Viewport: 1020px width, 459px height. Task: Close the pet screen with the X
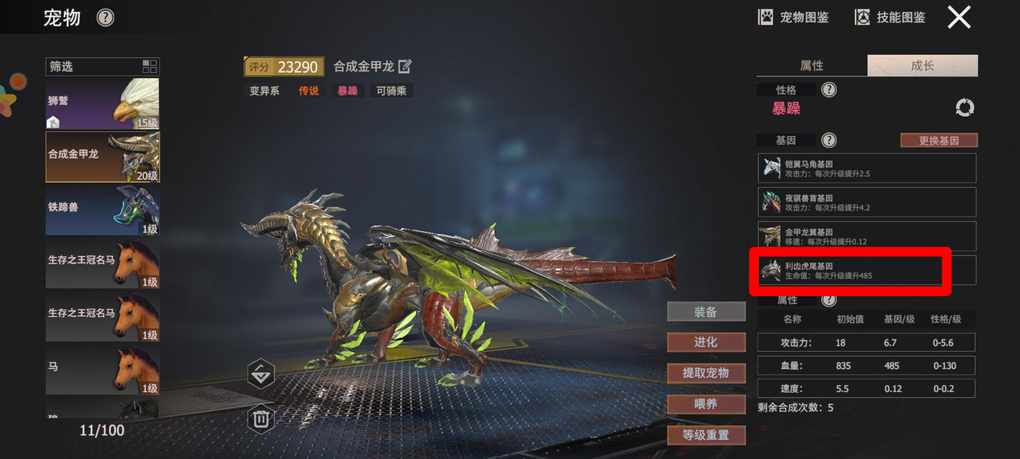coord(959,17)
